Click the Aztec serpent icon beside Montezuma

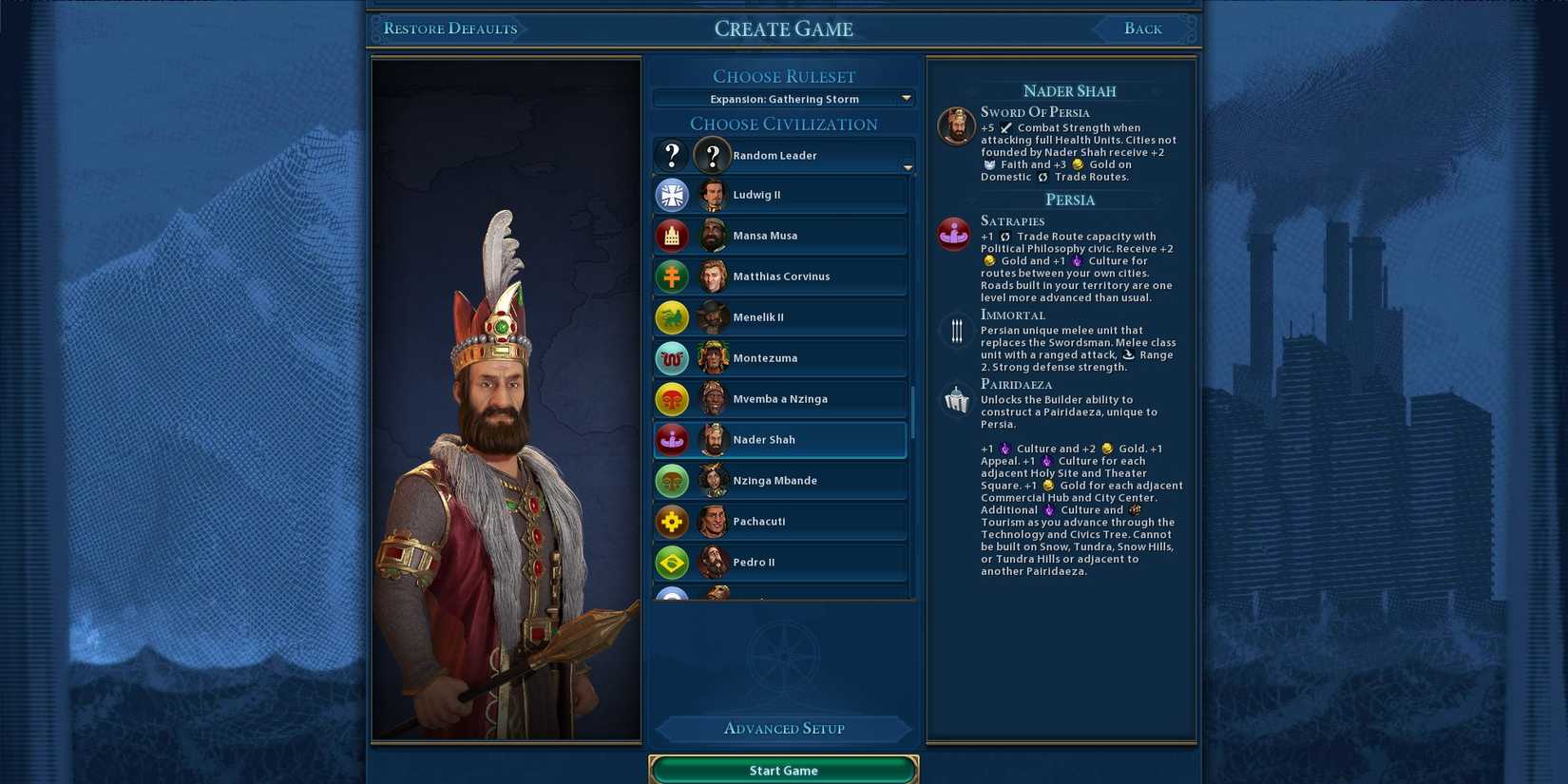pyautogui.click(x=673, y=357)
